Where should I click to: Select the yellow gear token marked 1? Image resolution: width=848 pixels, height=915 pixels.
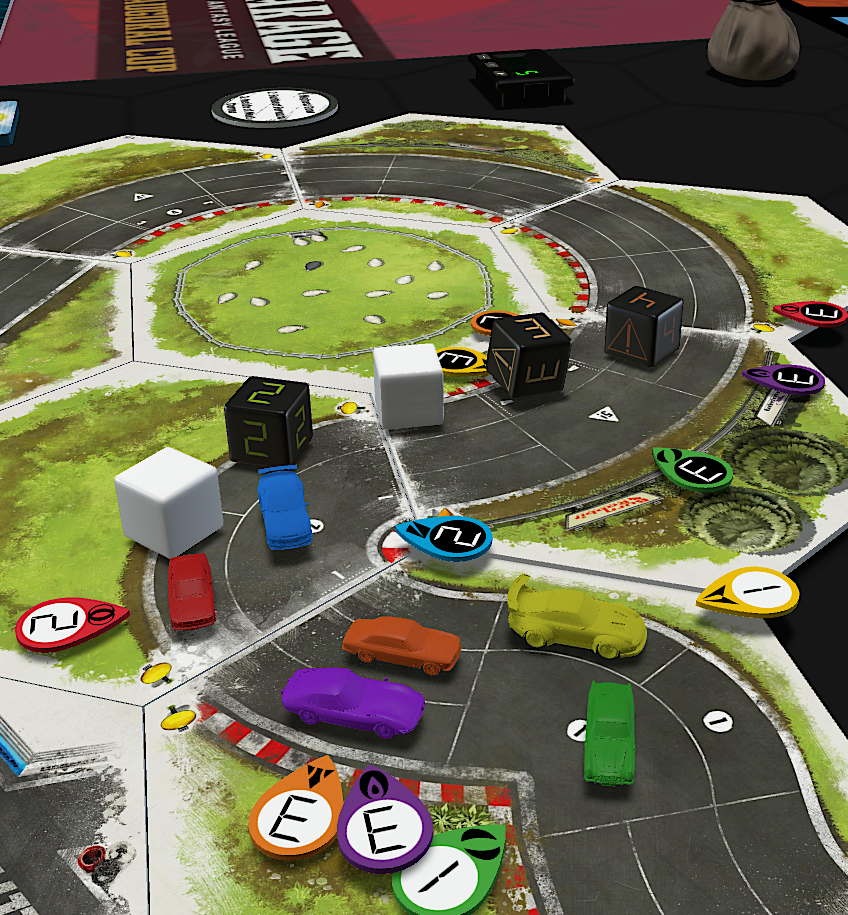[750, 592]
